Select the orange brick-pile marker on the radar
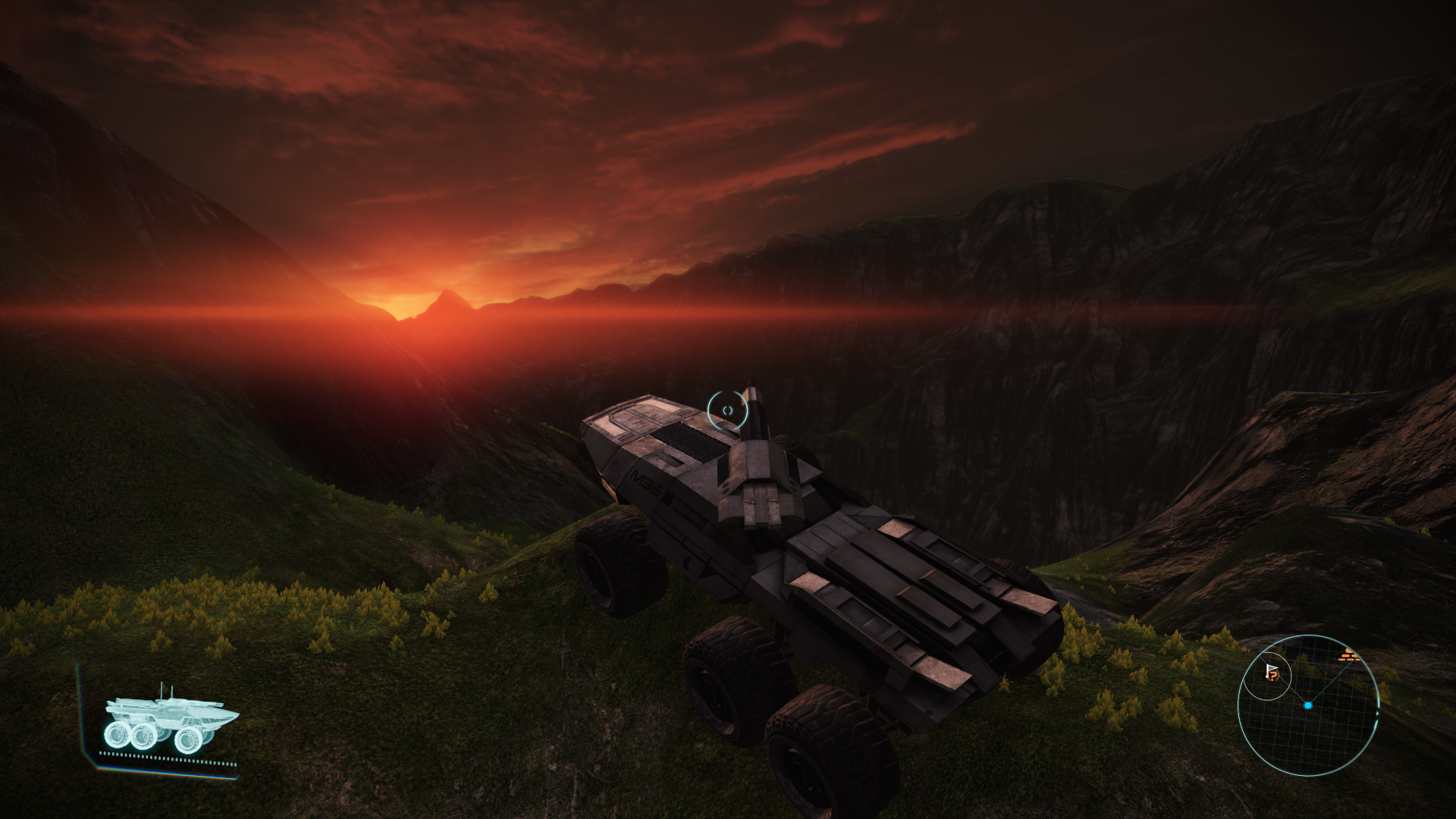This screenshot has width=1456, height=819. pyautogui.click(x=1348, y=654)
